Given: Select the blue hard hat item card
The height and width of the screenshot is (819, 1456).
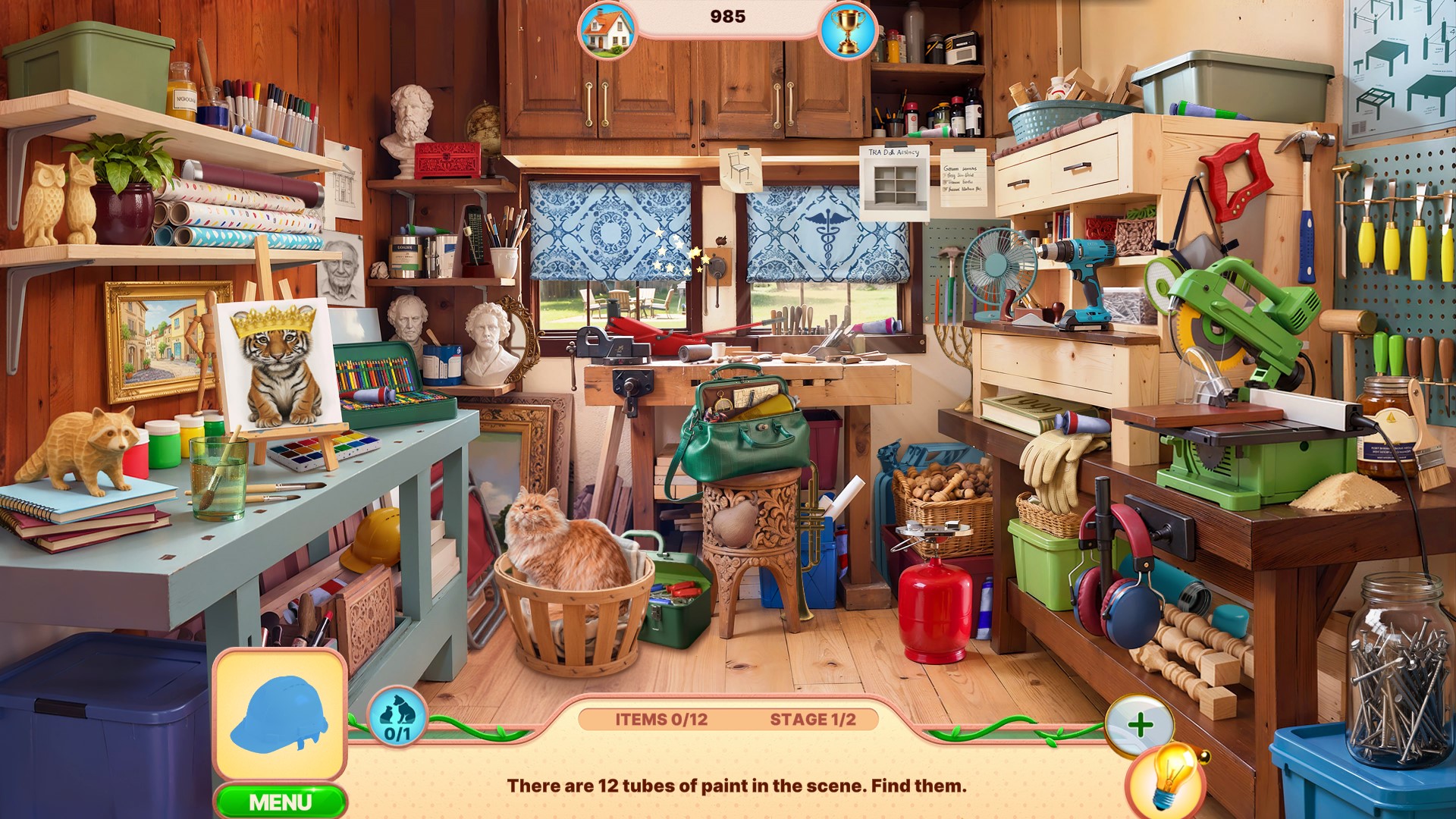Looking at the screenshot, I should [x=281, y=715].
